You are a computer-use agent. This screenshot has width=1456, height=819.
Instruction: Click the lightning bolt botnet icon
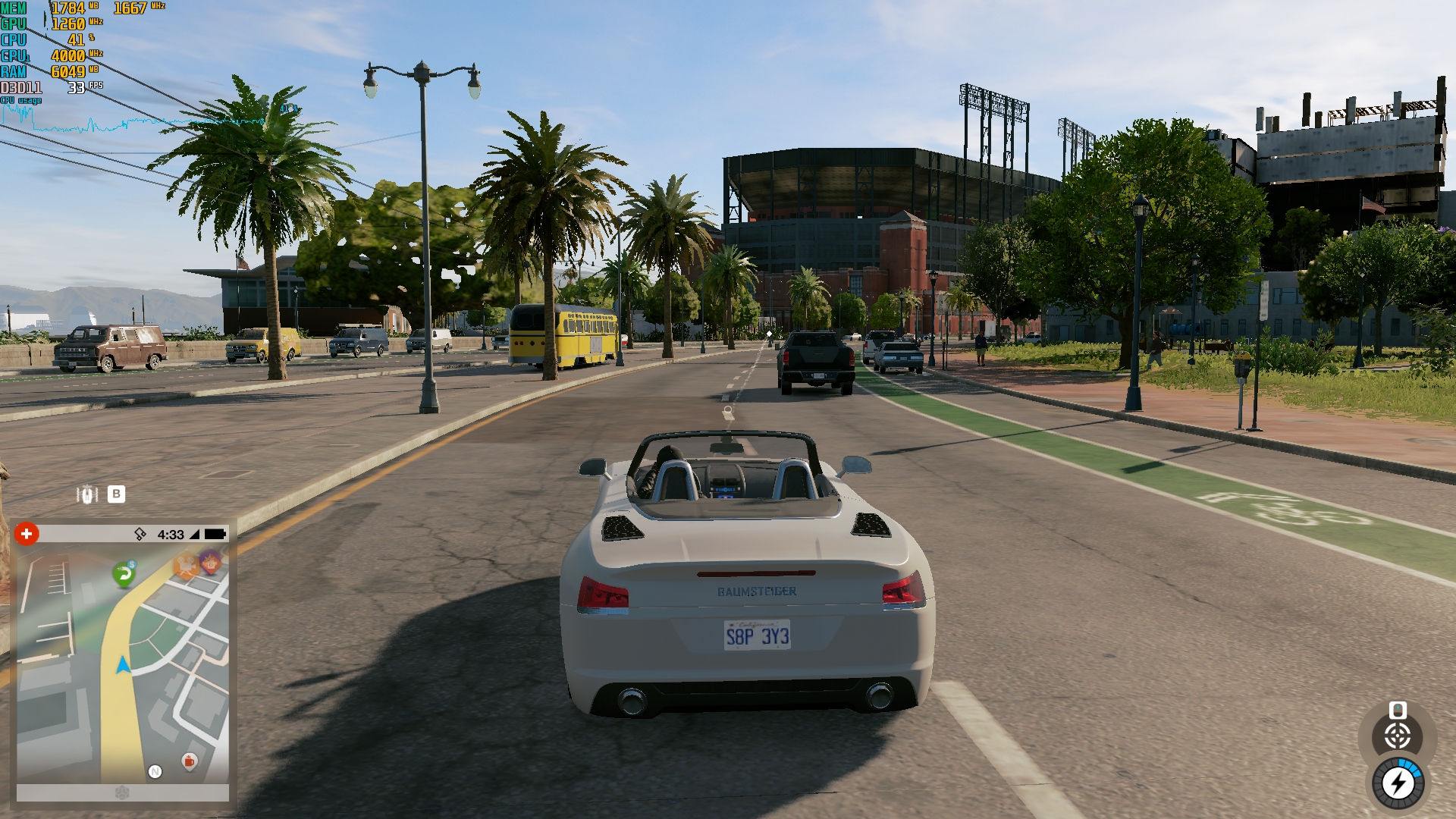(1398, 783)
